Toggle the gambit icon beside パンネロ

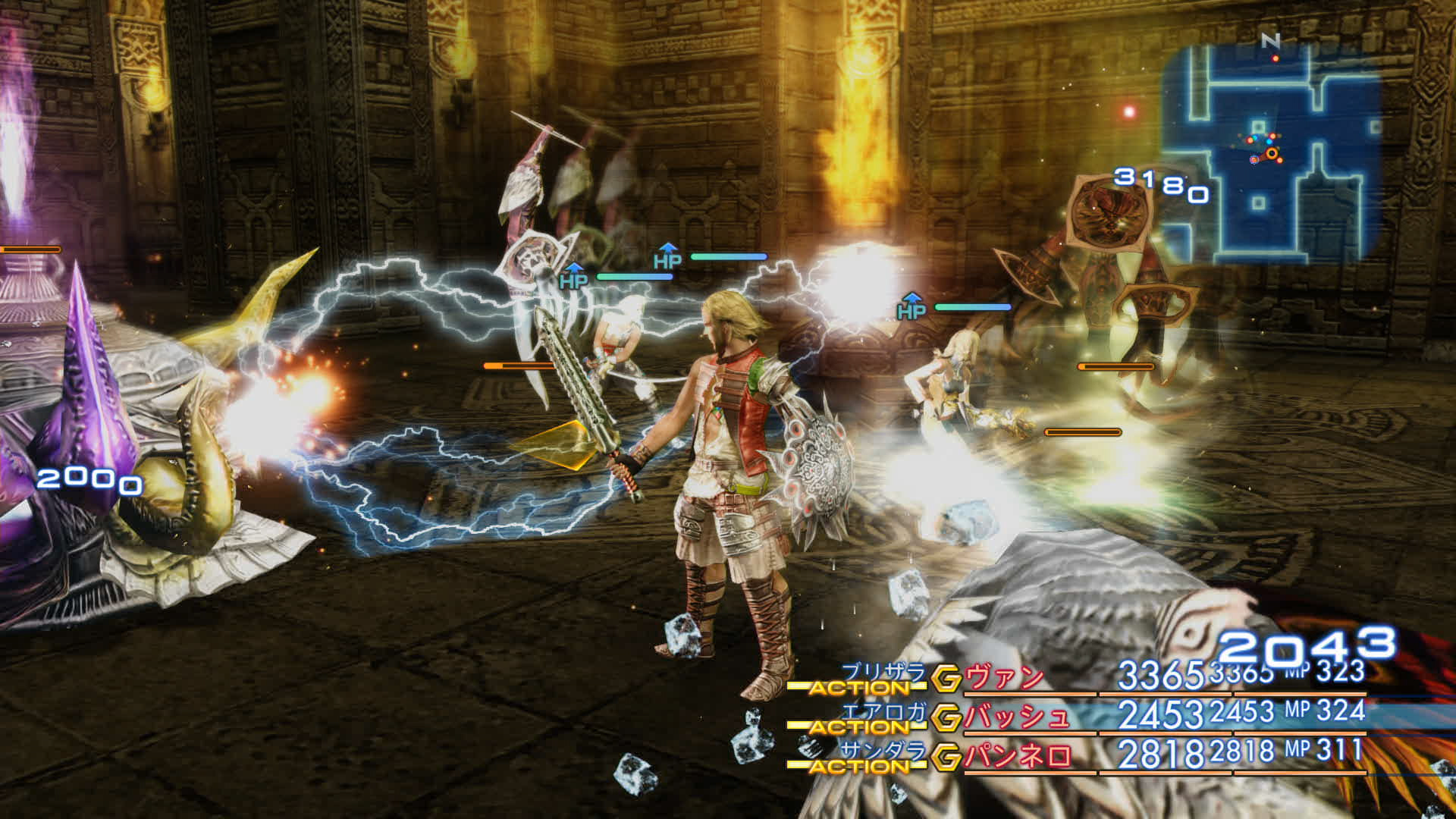click(x=946, y=757)
